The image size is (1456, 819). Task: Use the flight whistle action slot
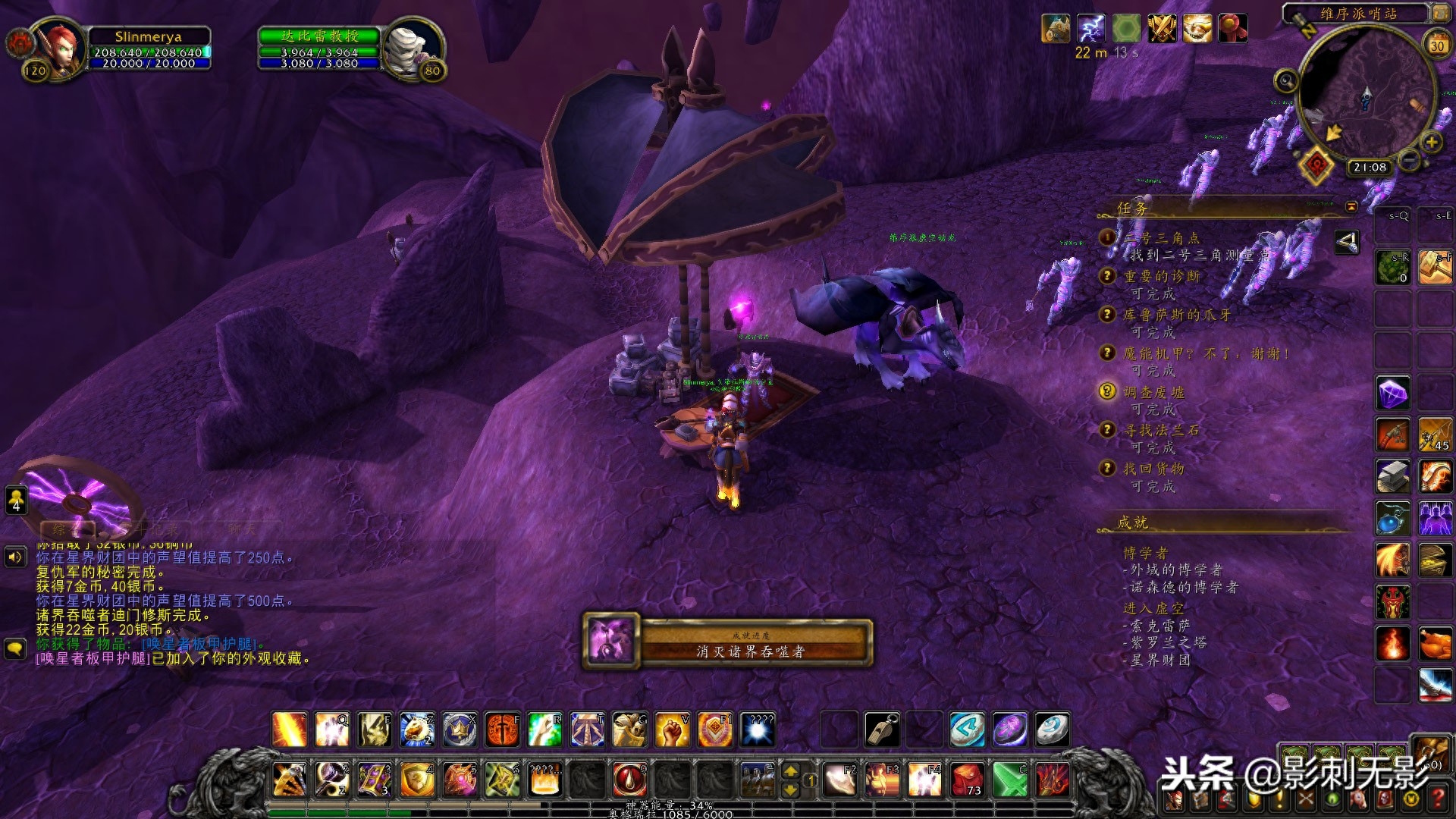click(x=882, y=730)
